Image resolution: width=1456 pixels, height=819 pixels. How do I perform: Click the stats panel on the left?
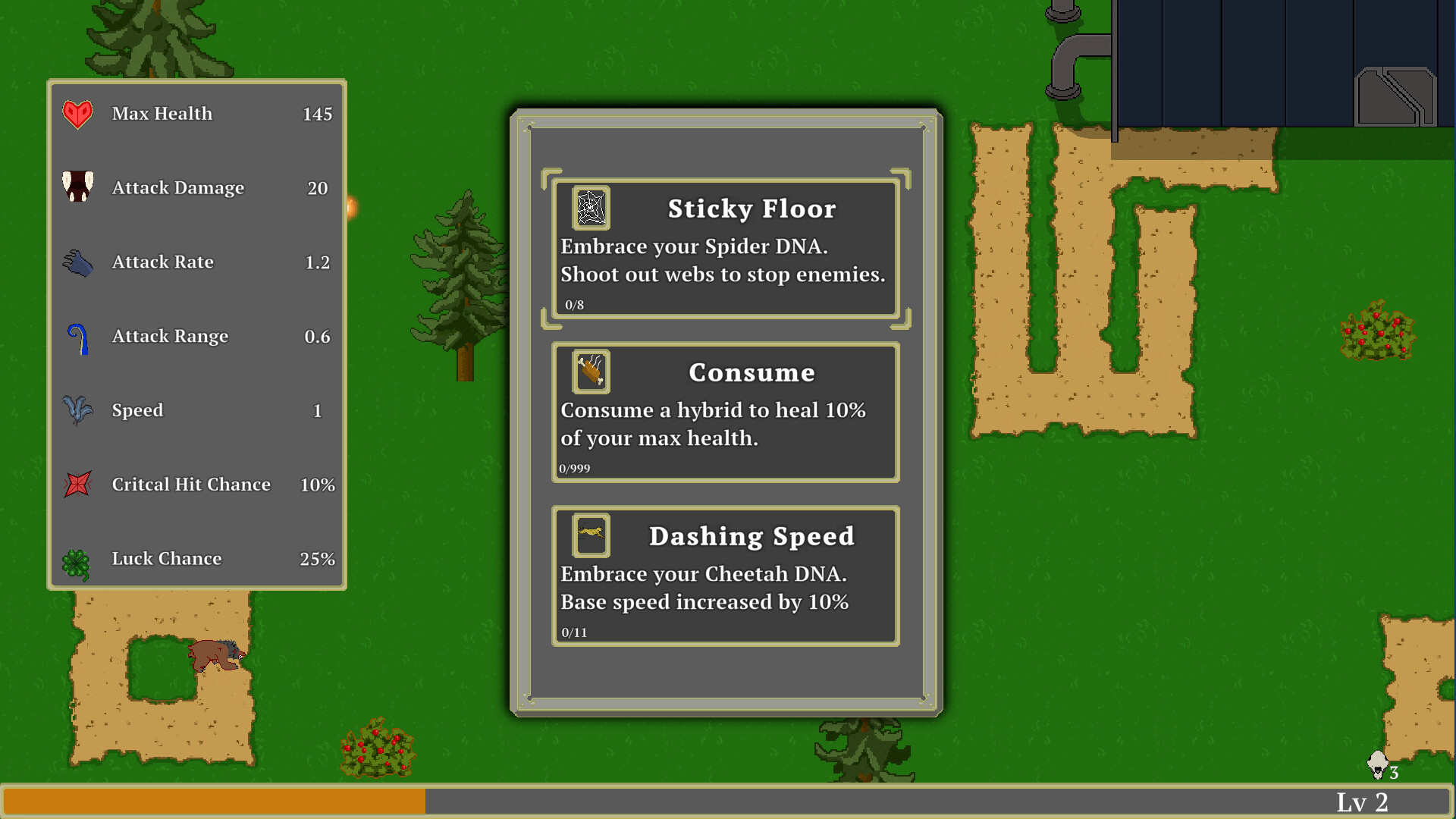tap(197, 334)
